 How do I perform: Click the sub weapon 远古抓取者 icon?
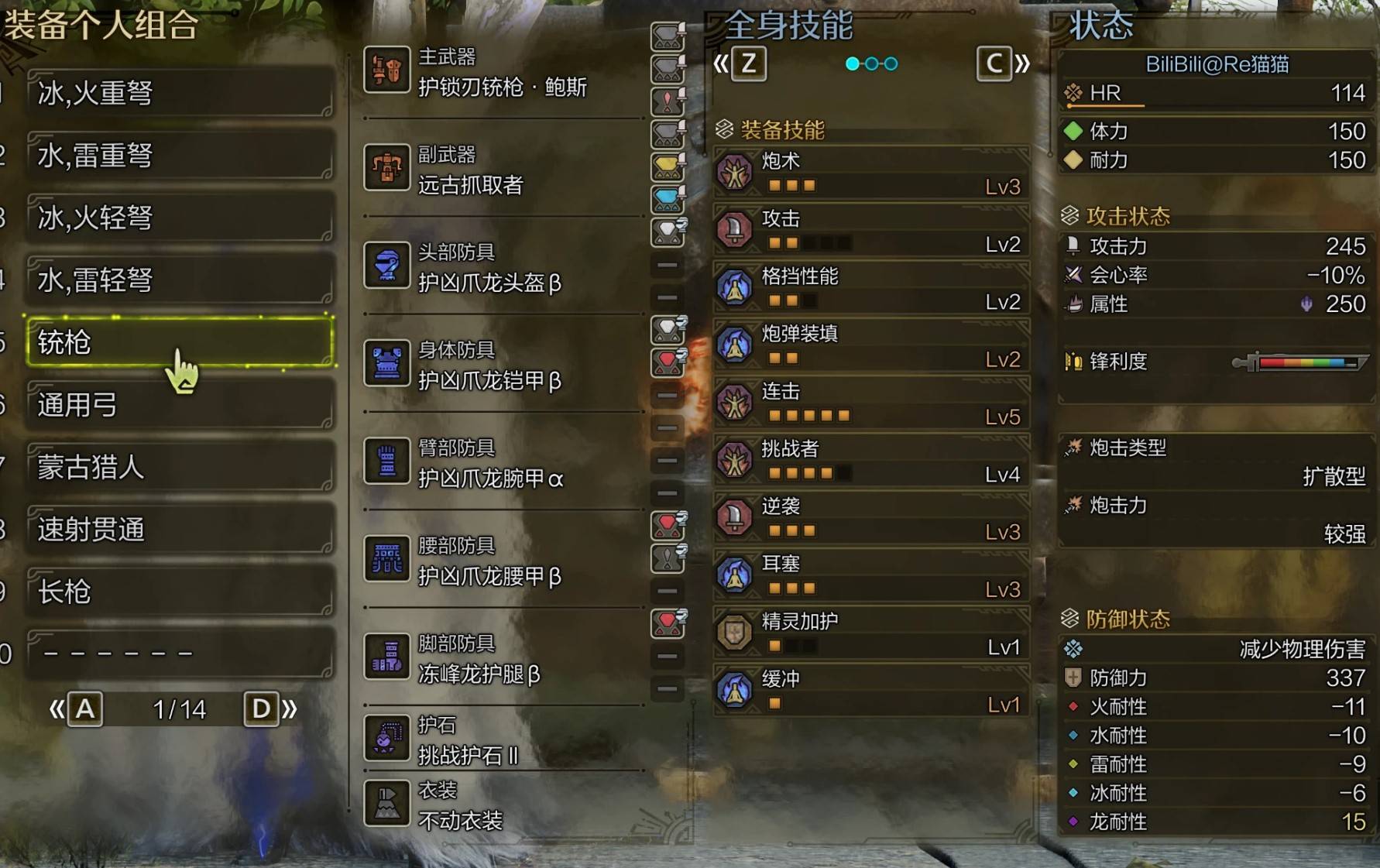[387, 169]
